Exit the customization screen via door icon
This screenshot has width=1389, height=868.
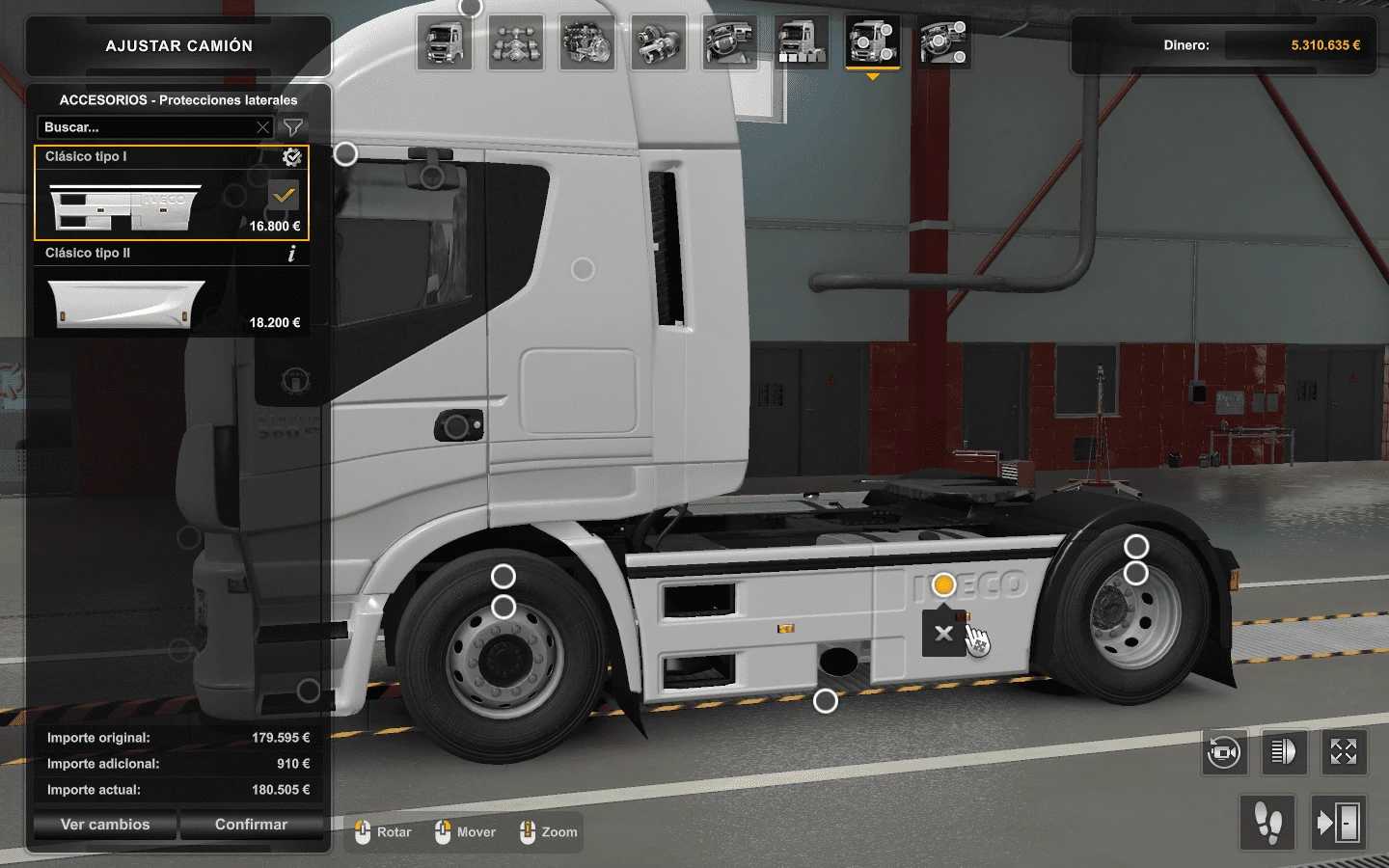[1338, 823]
